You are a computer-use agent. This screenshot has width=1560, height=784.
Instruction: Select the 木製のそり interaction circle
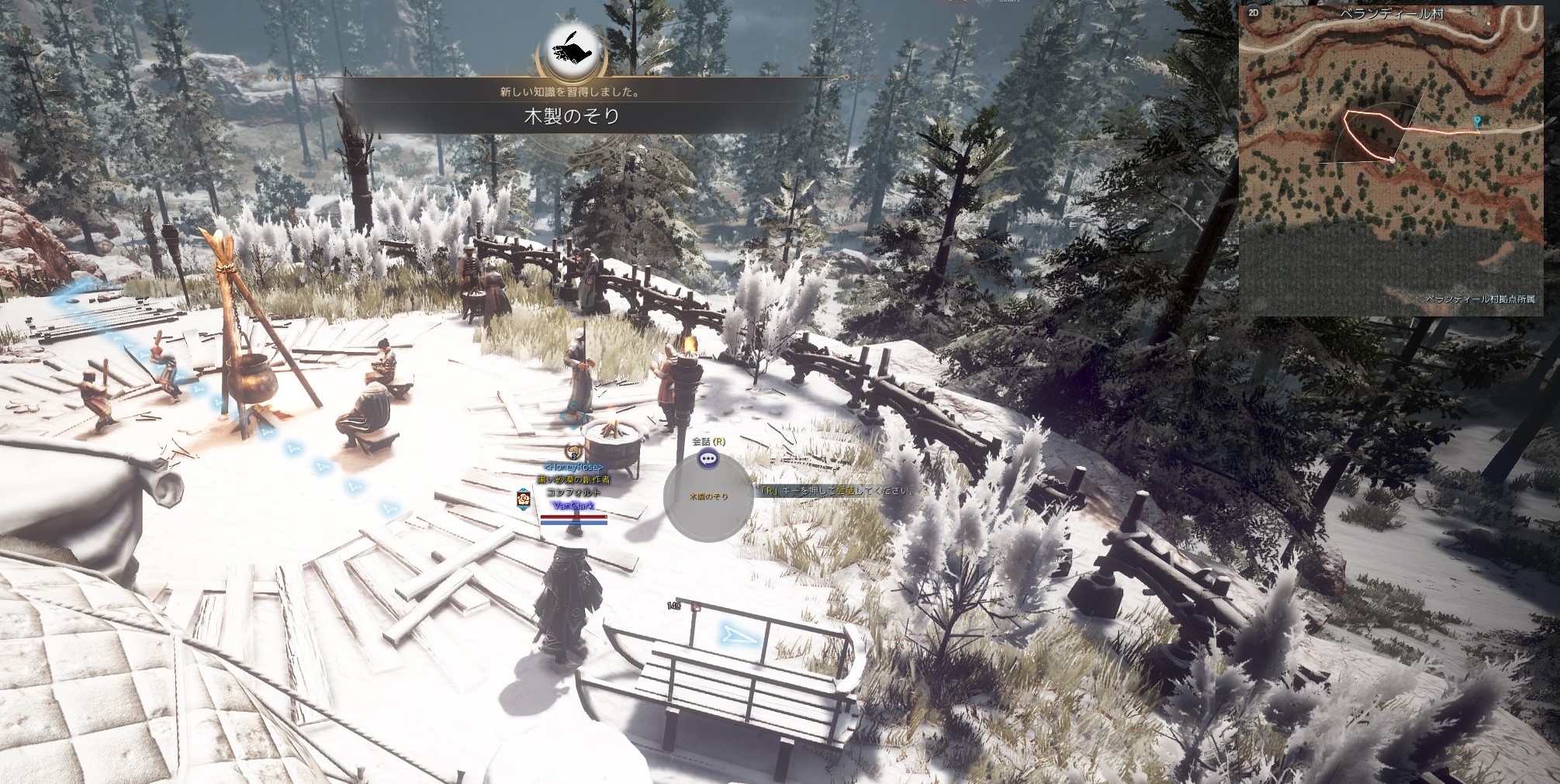pyautogui.click(x=708, y=497)
